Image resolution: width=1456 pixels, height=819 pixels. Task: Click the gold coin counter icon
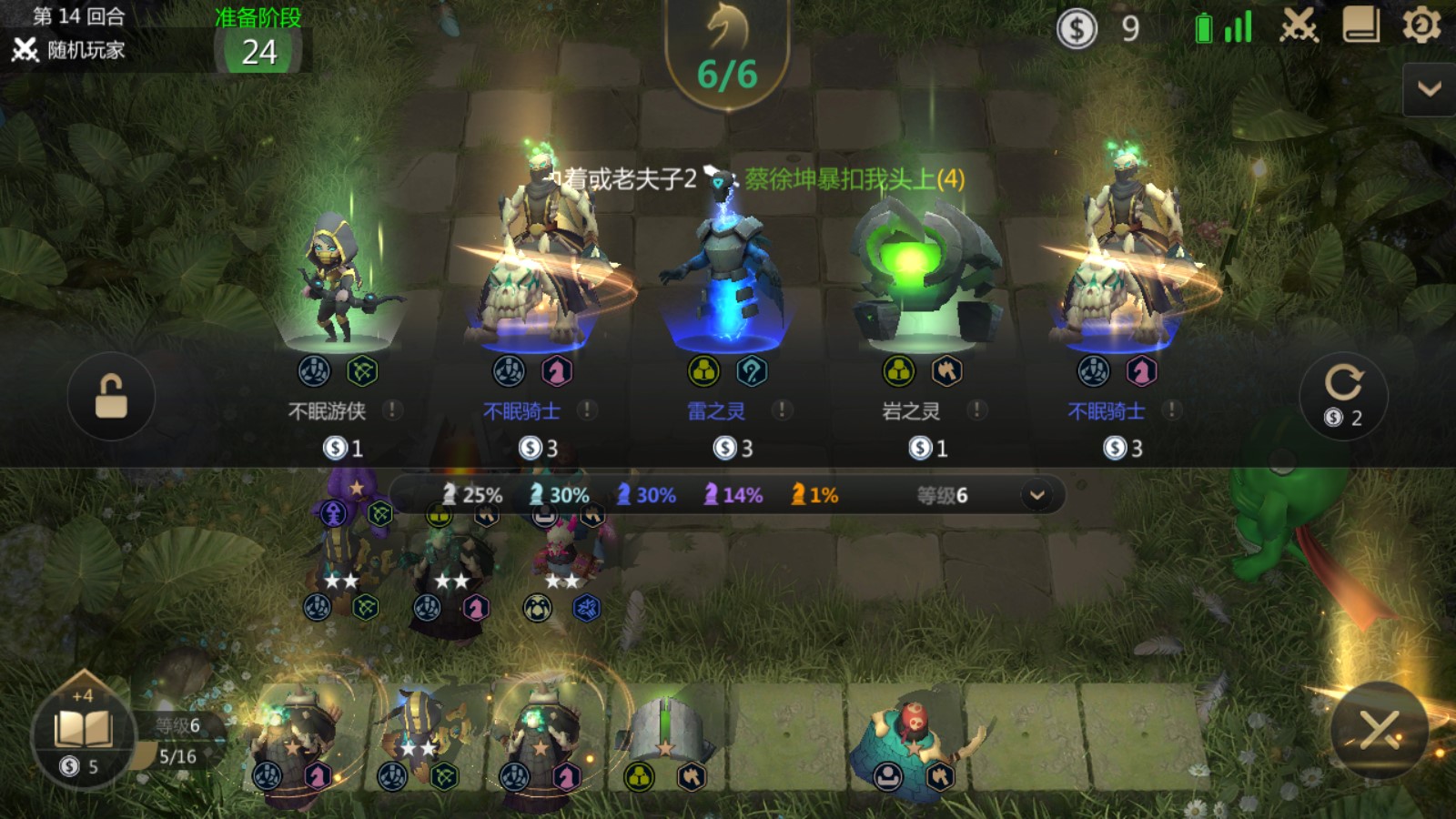click(1077, 29)
